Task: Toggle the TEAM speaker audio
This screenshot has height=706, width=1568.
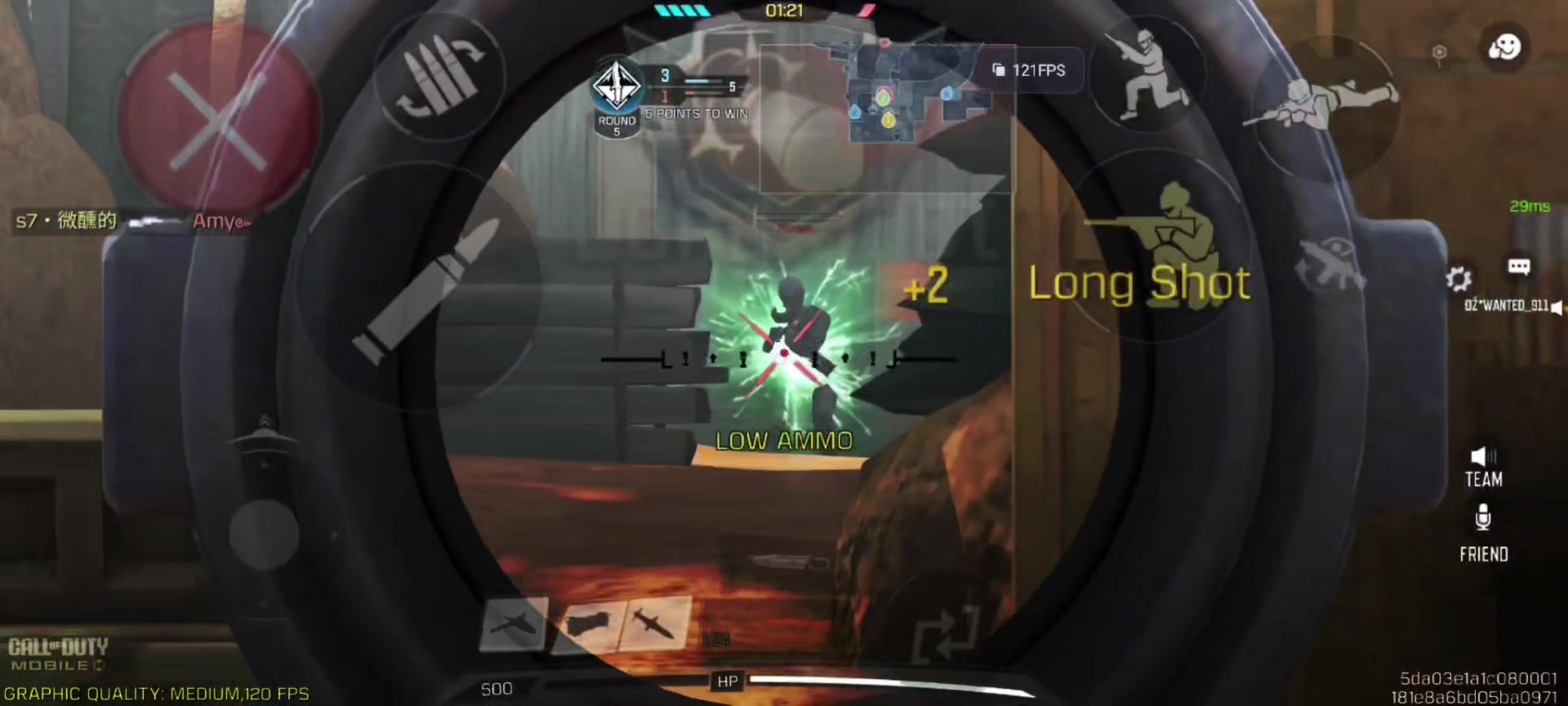Action: 1483,467
